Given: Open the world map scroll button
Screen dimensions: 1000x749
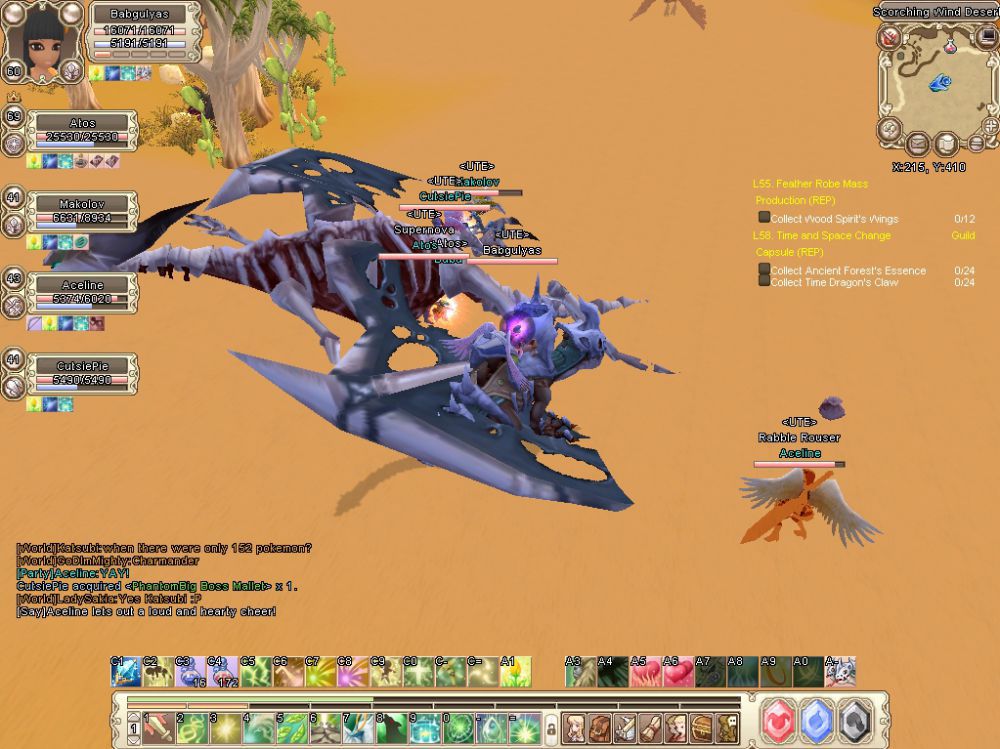Looking at the screenshot, I should [946, 145].
